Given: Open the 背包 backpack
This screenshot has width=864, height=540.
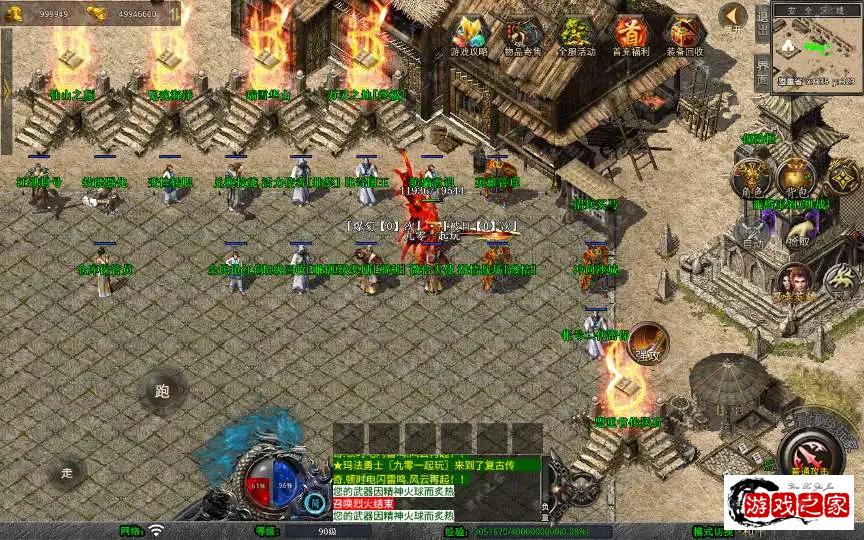Looking at the screenshot, I should point(797,179).
